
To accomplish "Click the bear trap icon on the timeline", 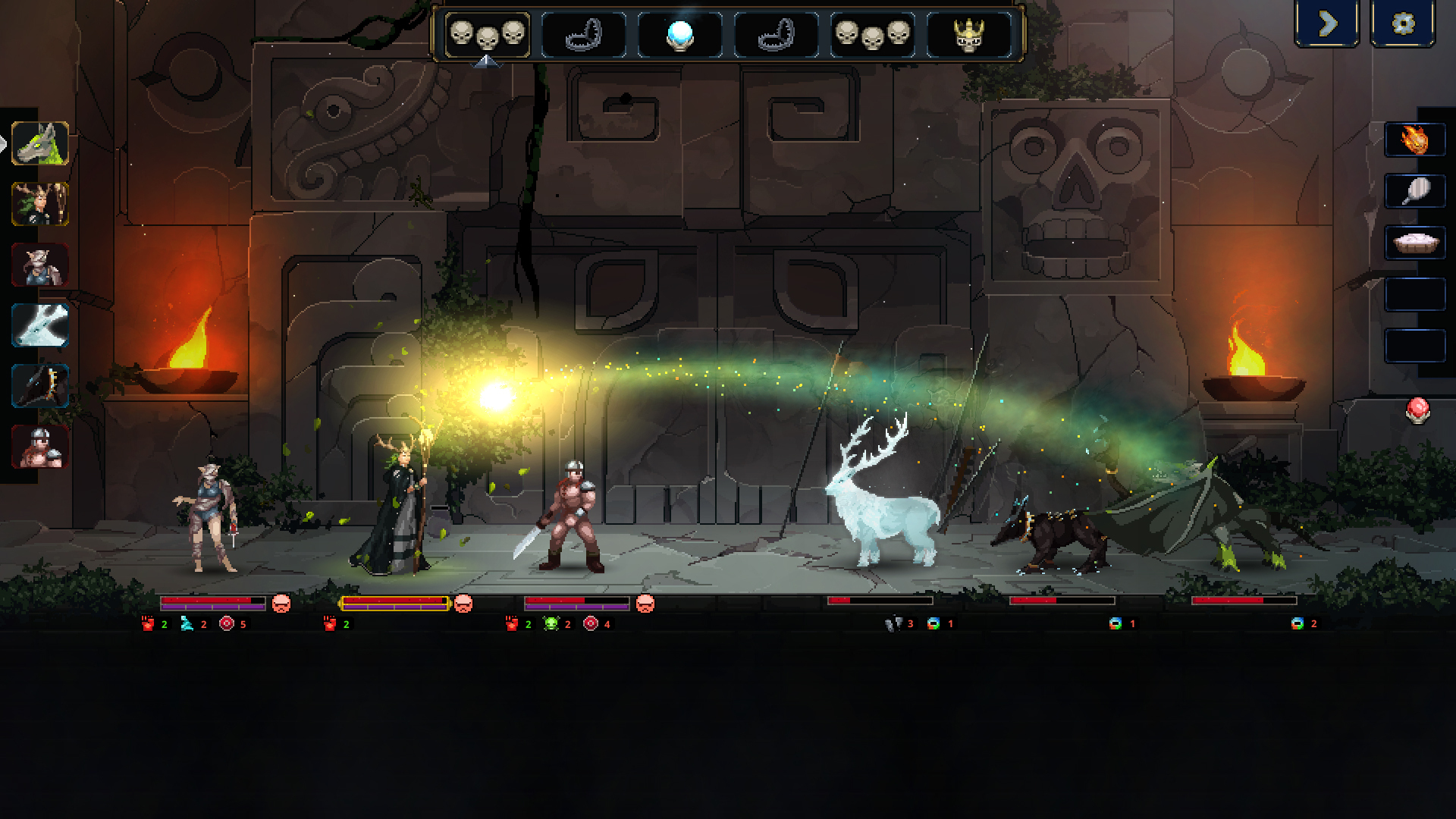I will coord(584,33).
